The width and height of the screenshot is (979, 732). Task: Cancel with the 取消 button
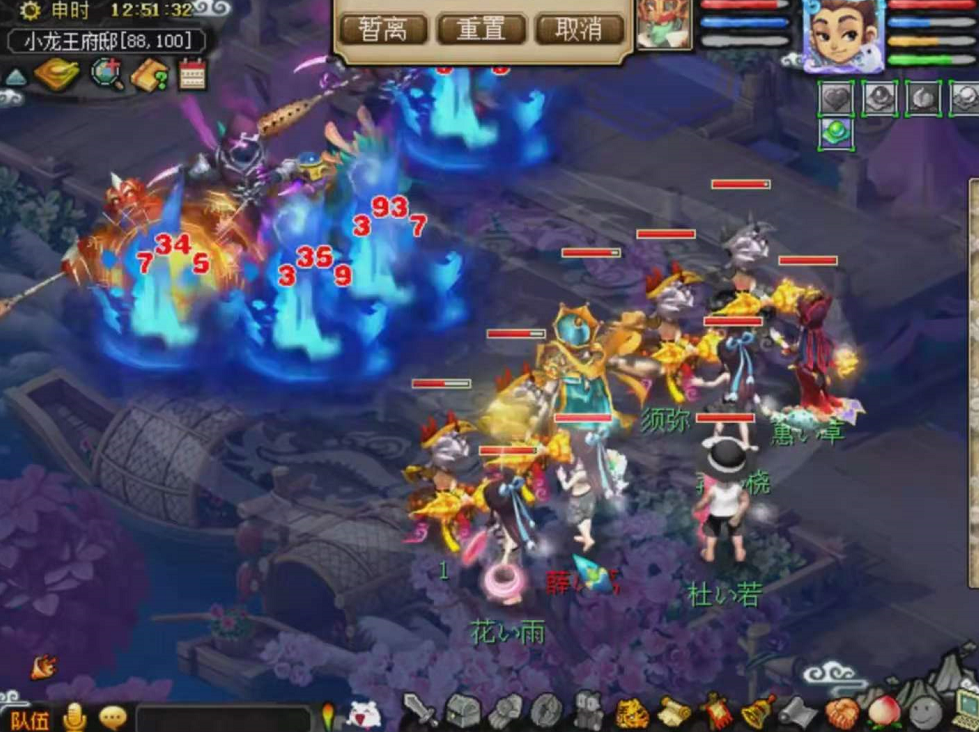point(579,29)
